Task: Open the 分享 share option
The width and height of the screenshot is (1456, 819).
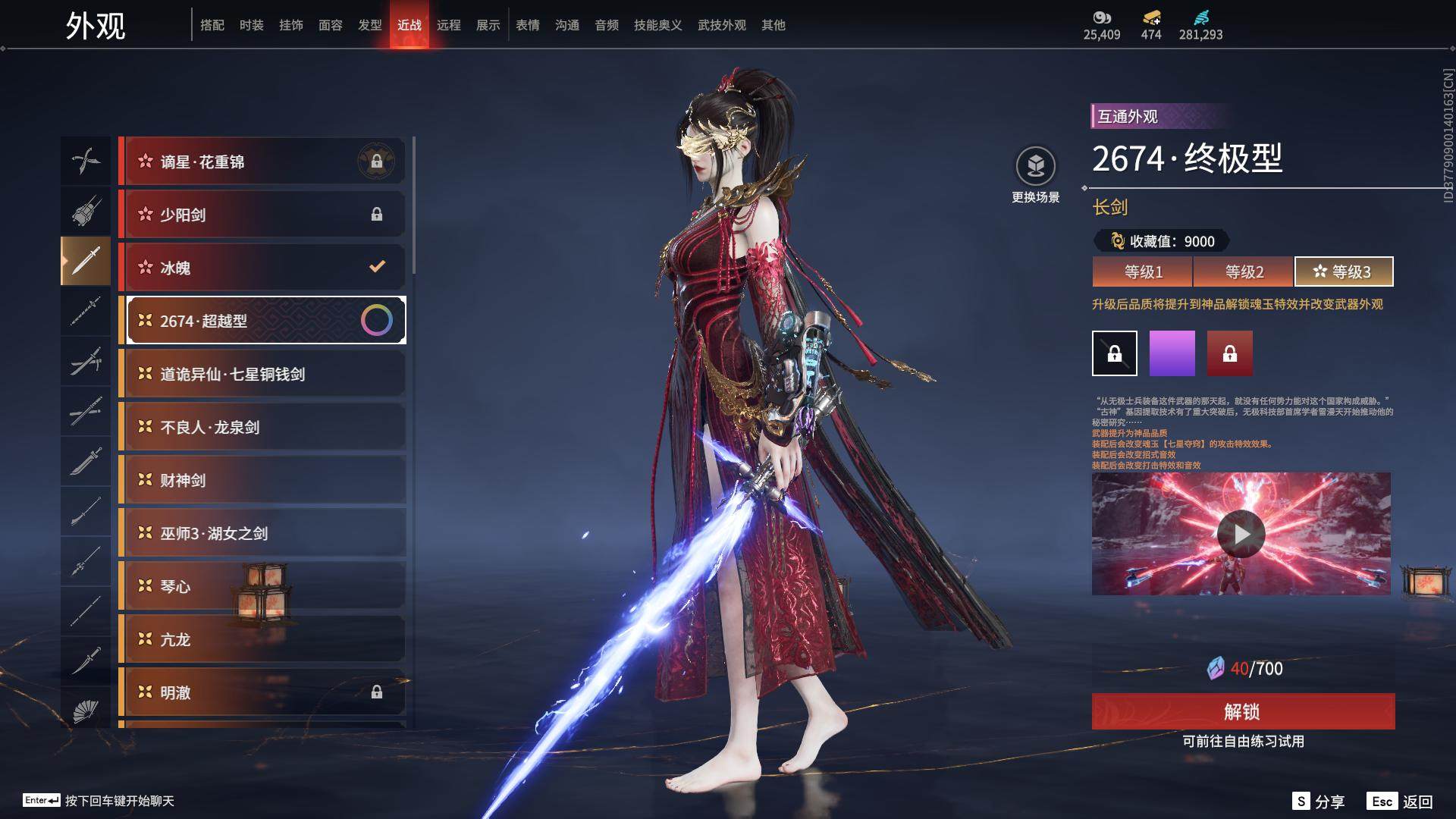Action: coord(1319,802)
